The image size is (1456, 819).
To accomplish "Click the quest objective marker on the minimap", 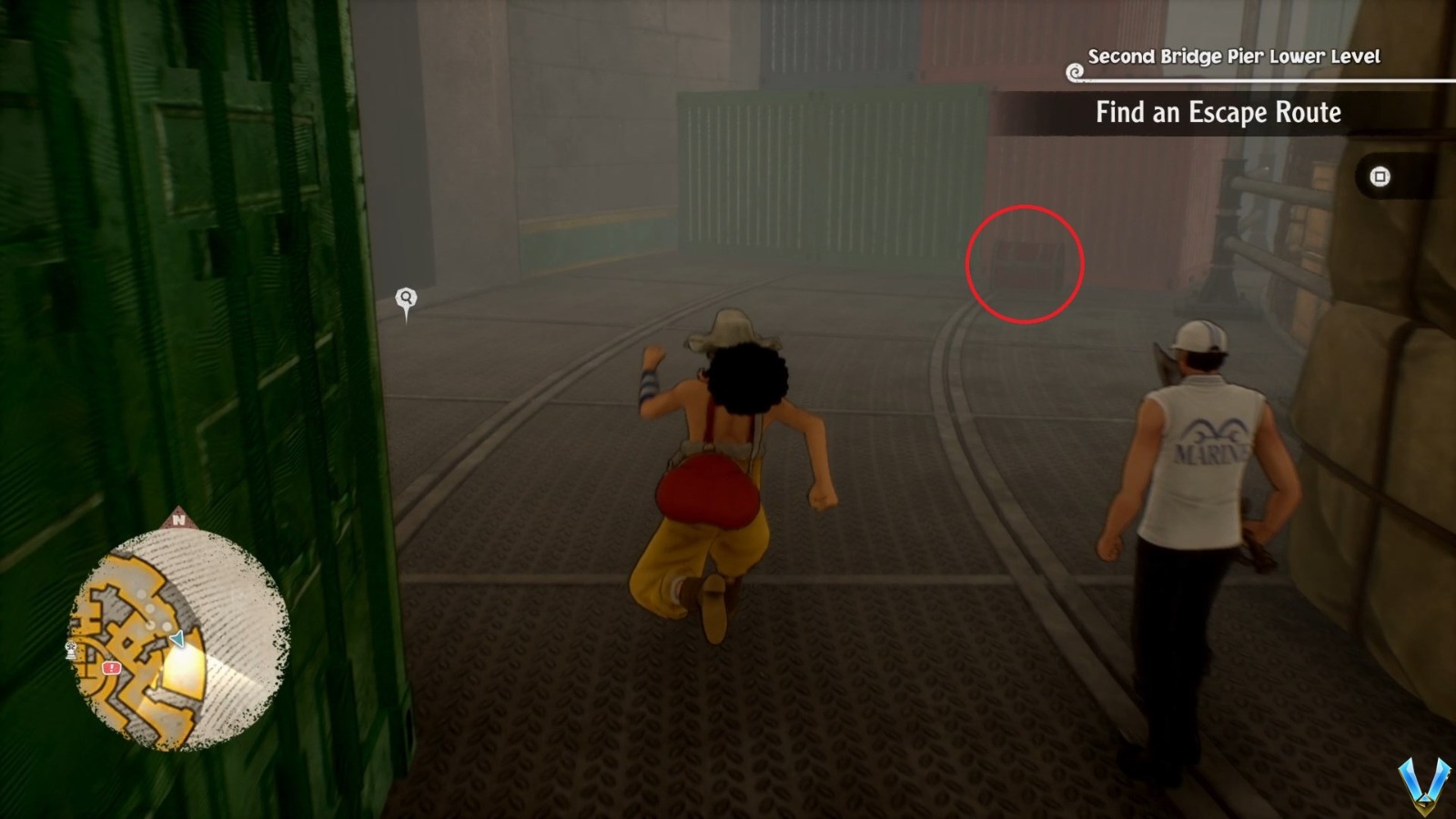I will [x=111, y=667].
